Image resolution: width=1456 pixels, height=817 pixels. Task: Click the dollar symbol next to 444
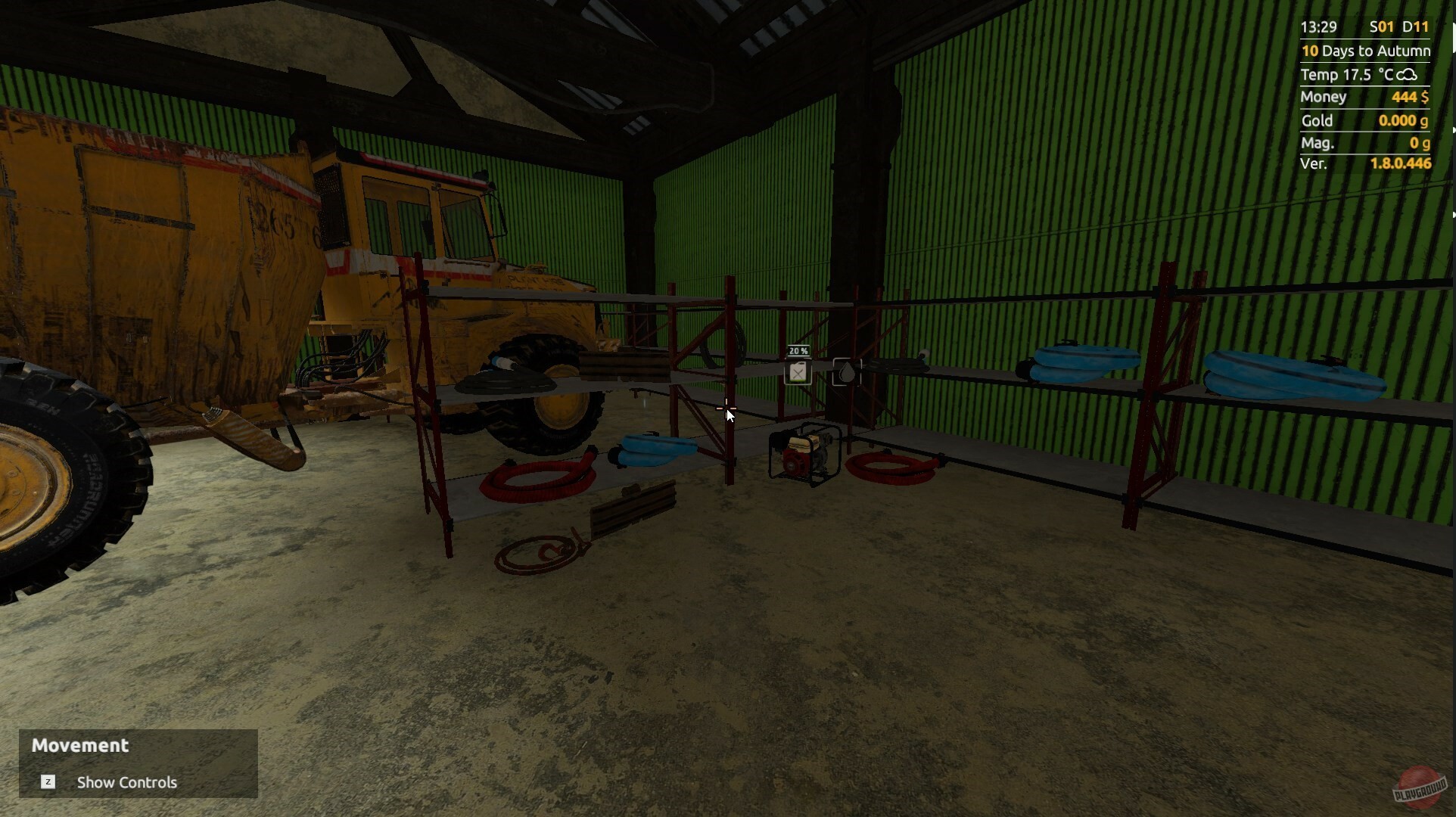(1426, 97)
